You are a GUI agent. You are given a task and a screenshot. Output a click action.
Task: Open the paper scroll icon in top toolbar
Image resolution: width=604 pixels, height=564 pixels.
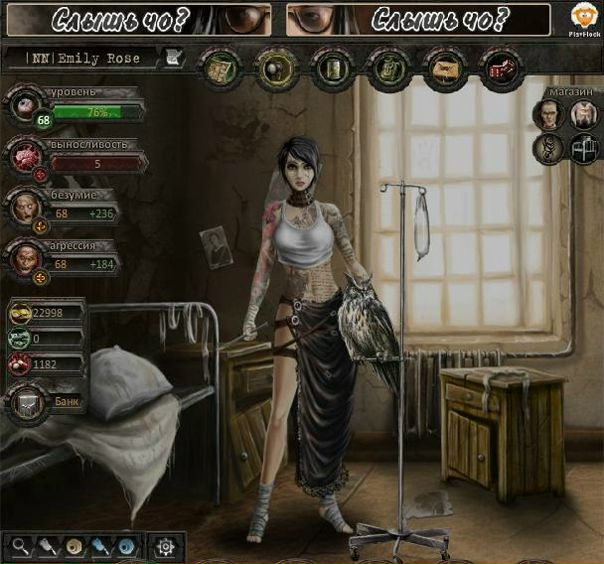tap(441, 66)
